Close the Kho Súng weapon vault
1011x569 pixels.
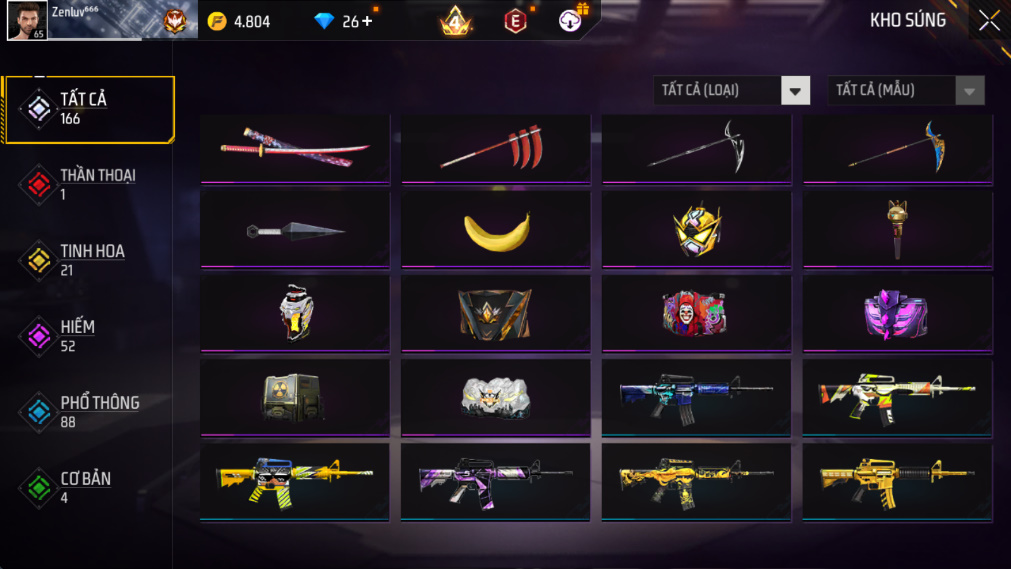(x=988, y=21)
